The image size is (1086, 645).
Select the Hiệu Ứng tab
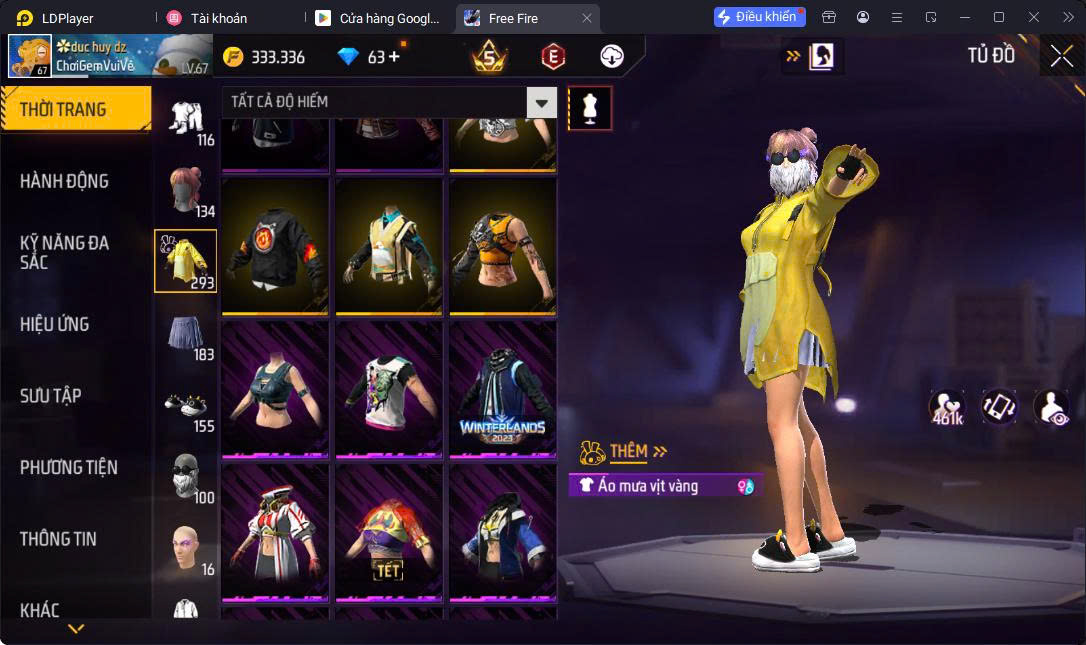click(55, 324)
